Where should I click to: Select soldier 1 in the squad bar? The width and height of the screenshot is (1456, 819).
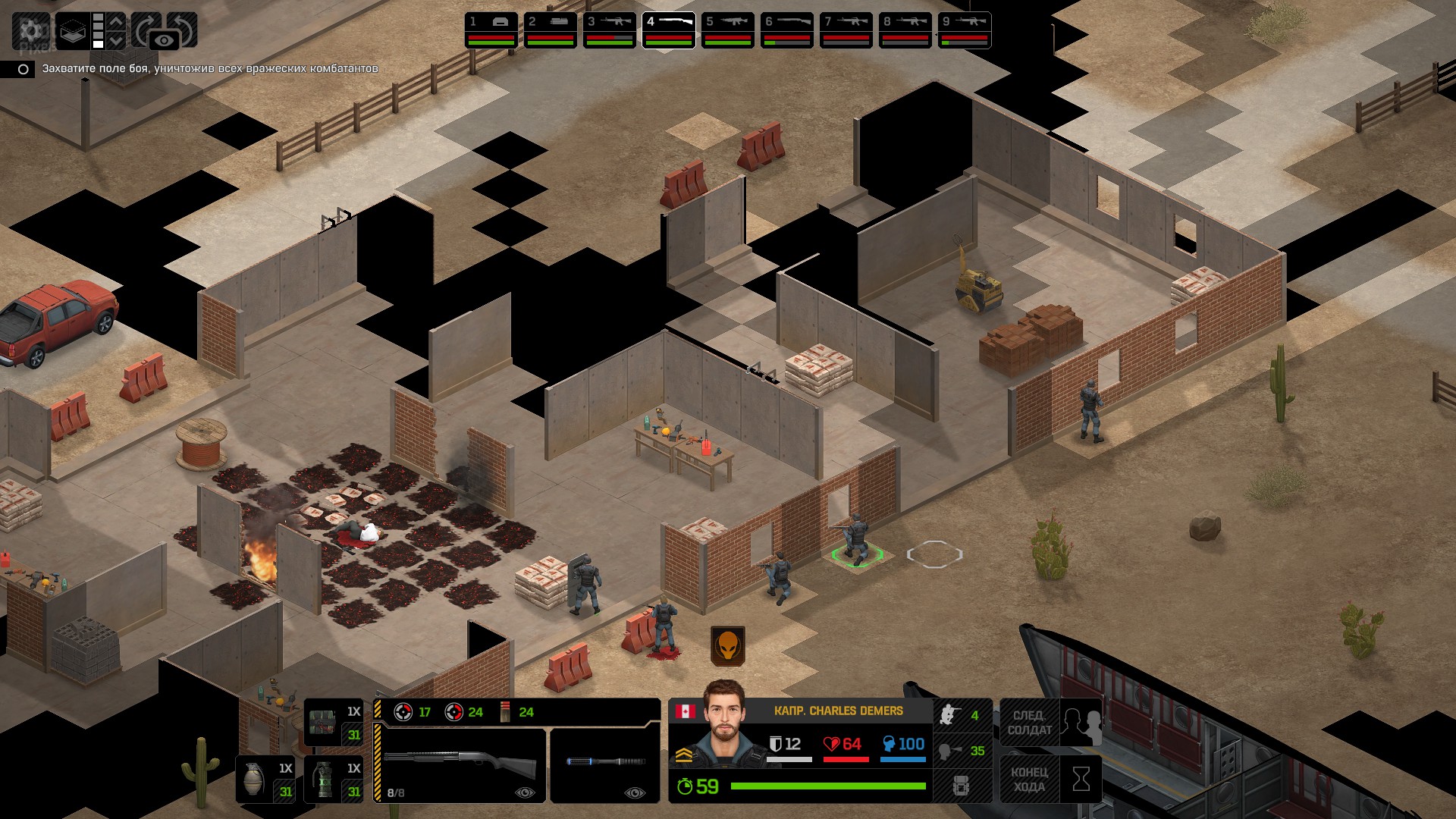coord(491,30)
